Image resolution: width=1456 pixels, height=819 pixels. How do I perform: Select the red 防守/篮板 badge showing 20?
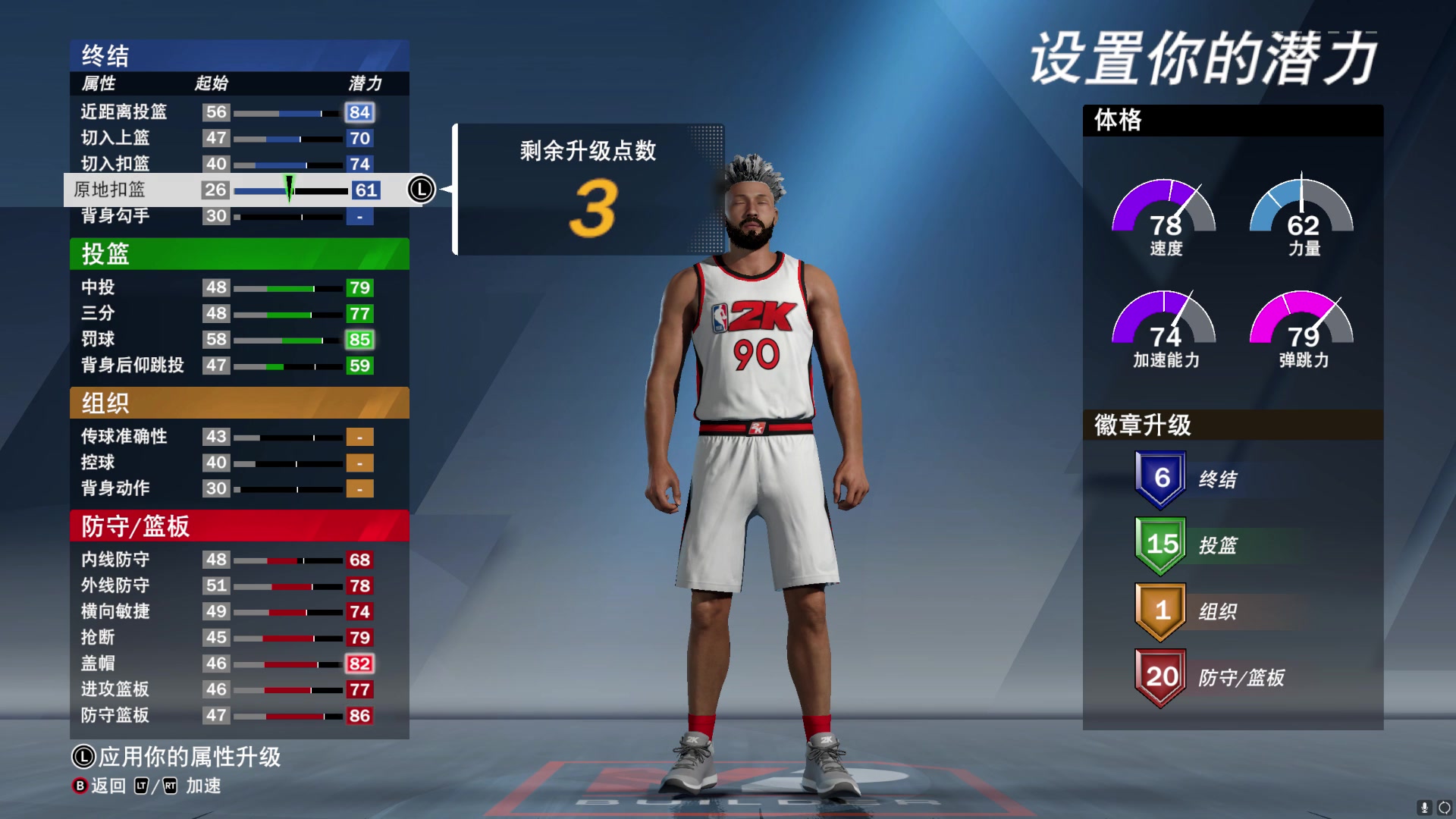point(1160,677)
